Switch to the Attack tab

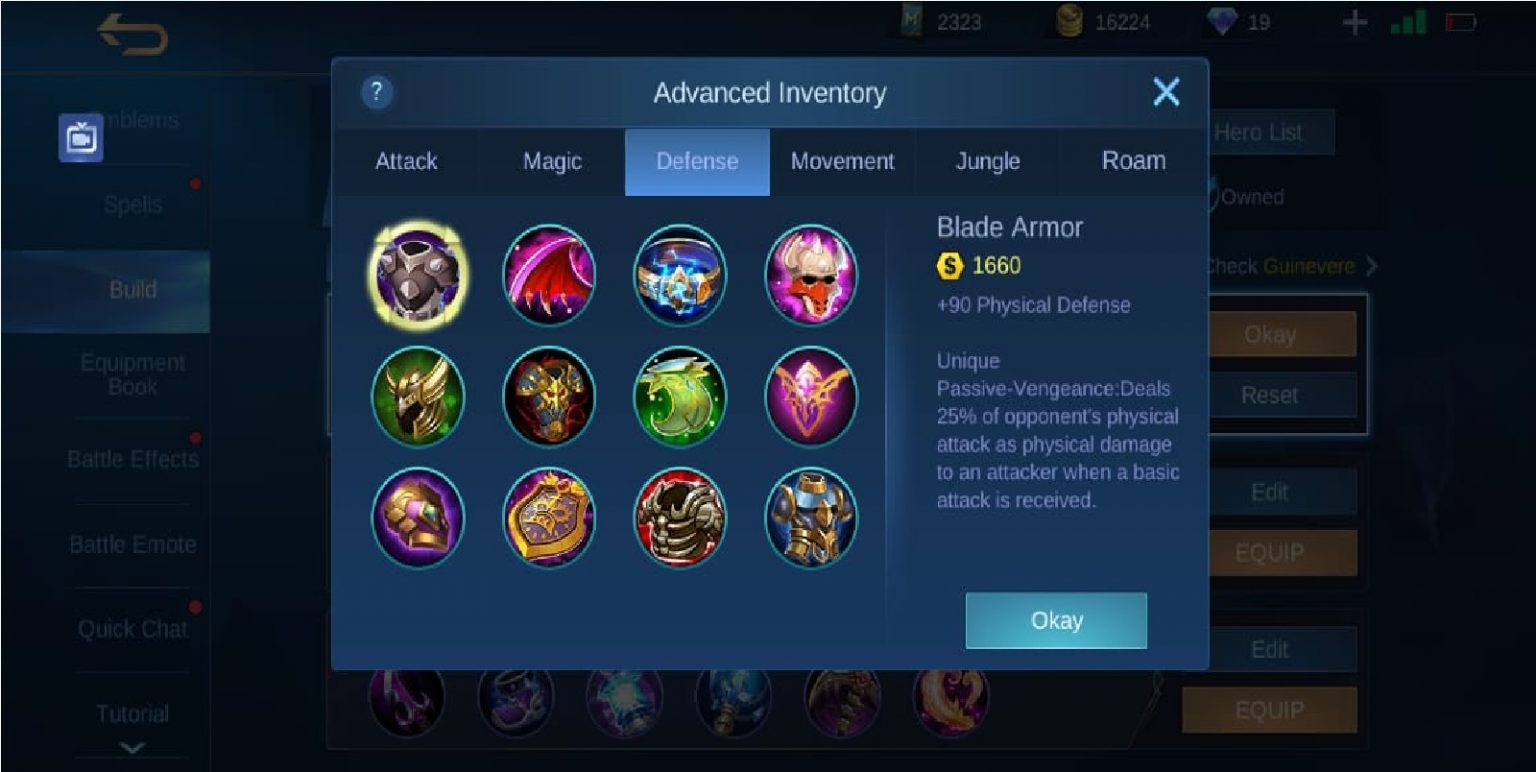[x=406, y=161]
